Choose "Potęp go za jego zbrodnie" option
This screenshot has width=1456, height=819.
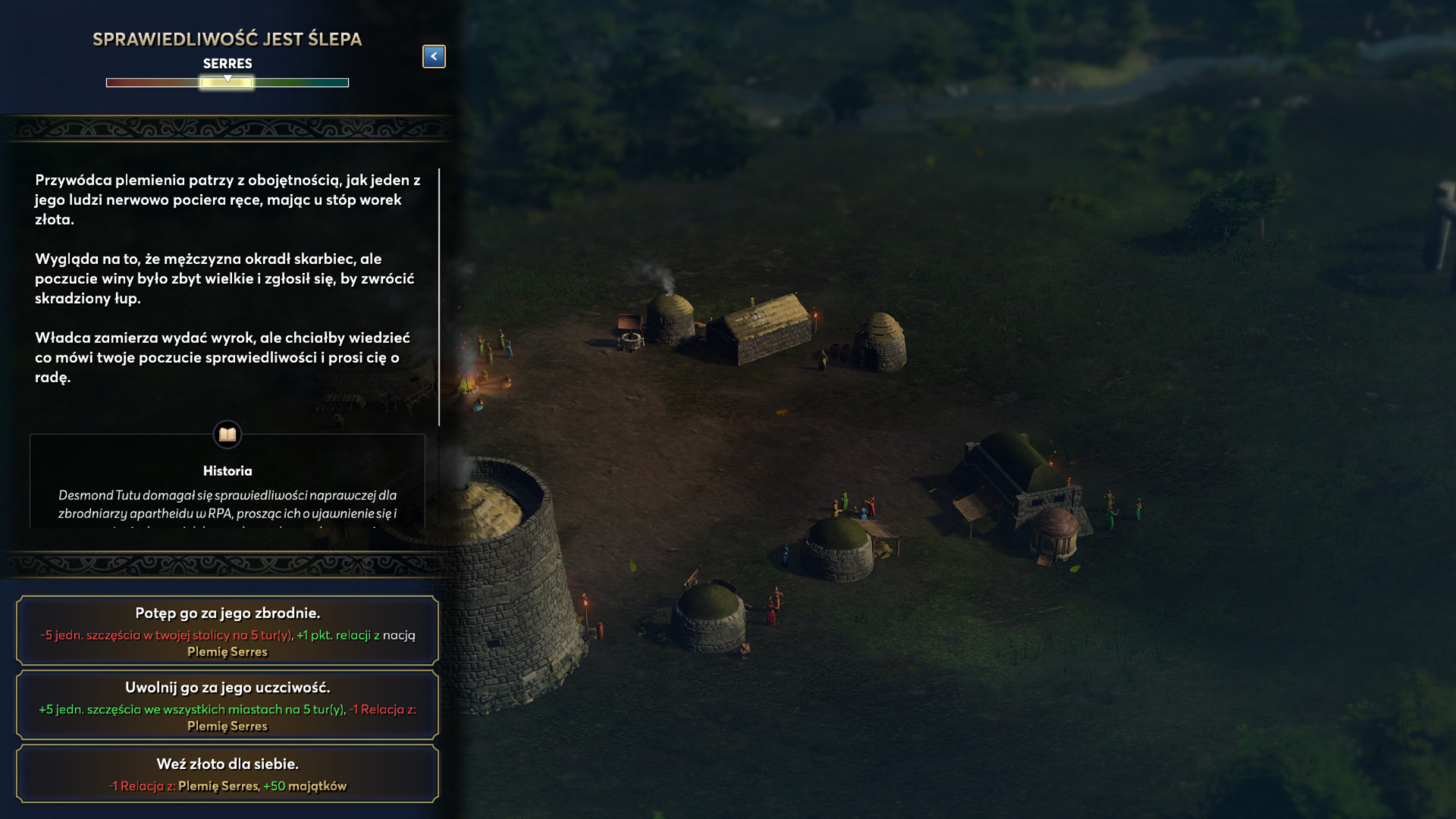227,630
